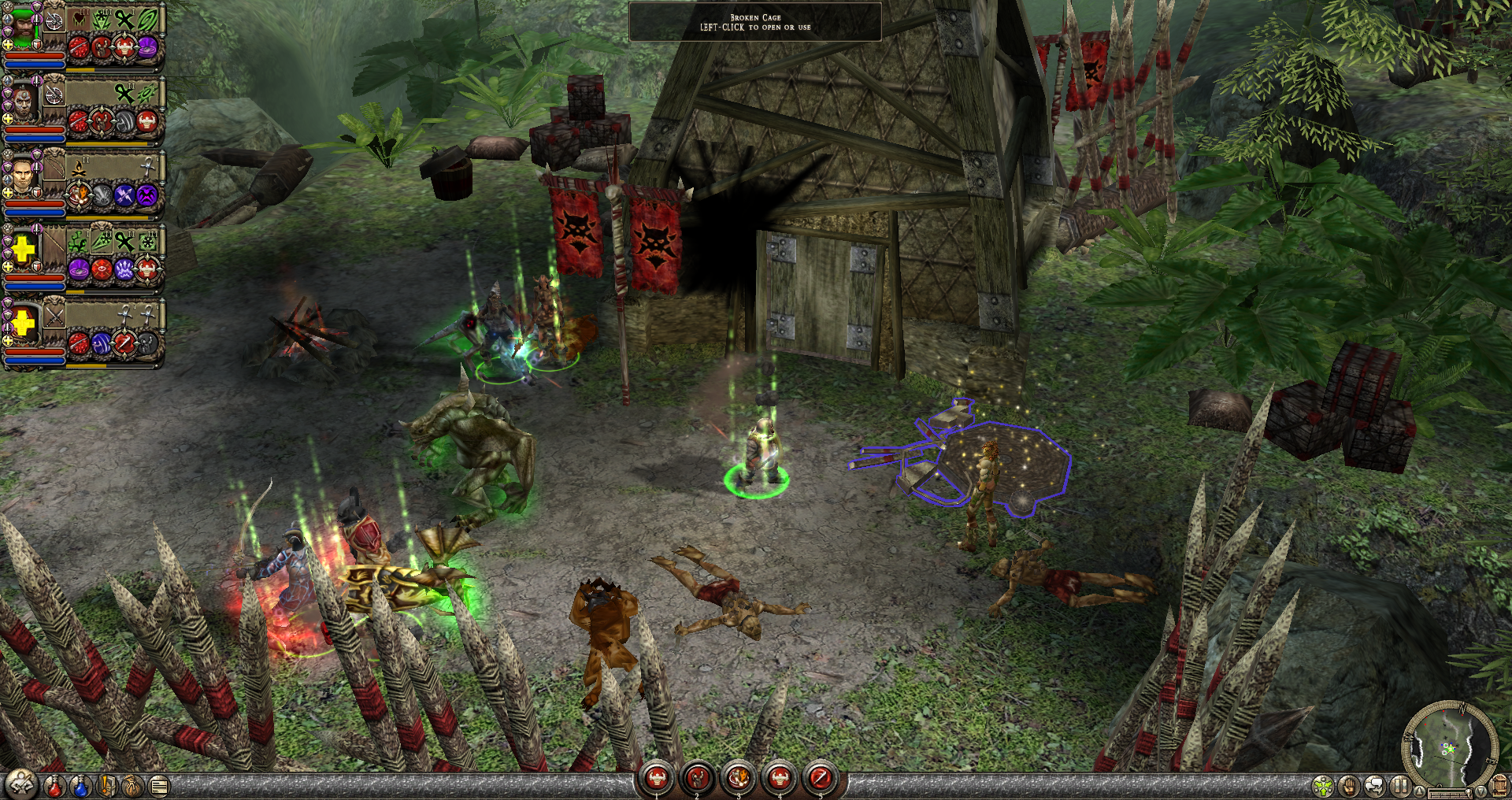
Task: Click the raised hand hold-position button
Action: pos(1349,786)
